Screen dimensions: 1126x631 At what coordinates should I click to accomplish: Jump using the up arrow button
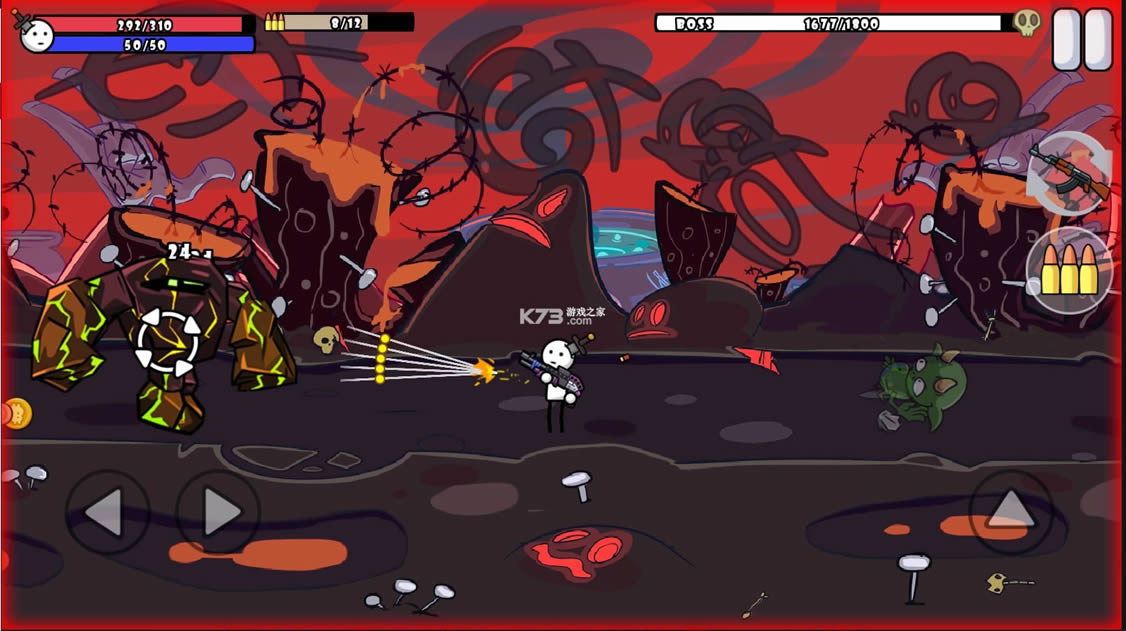(1010, 512)
